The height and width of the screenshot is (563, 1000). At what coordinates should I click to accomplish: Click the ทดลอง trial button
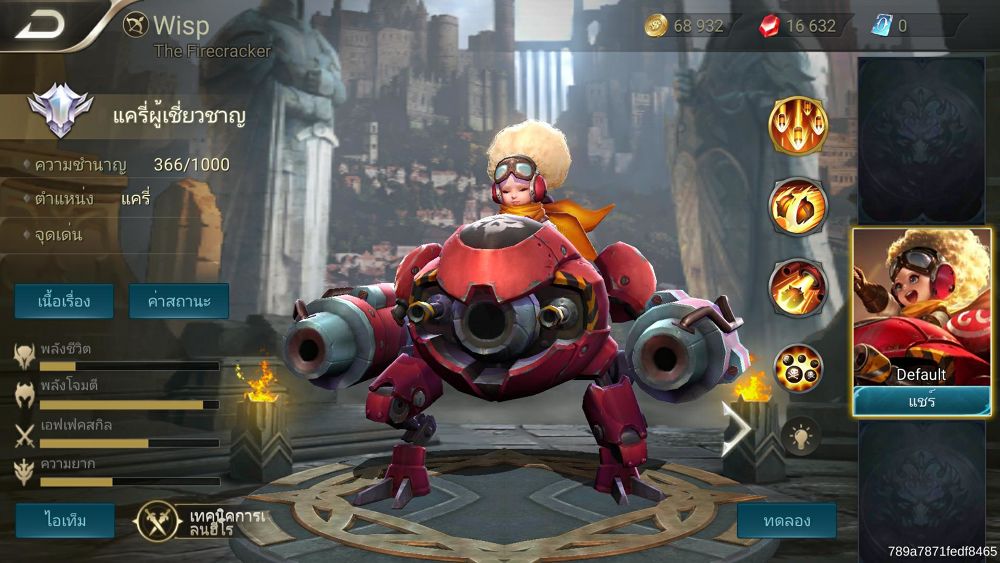(786, 520)
